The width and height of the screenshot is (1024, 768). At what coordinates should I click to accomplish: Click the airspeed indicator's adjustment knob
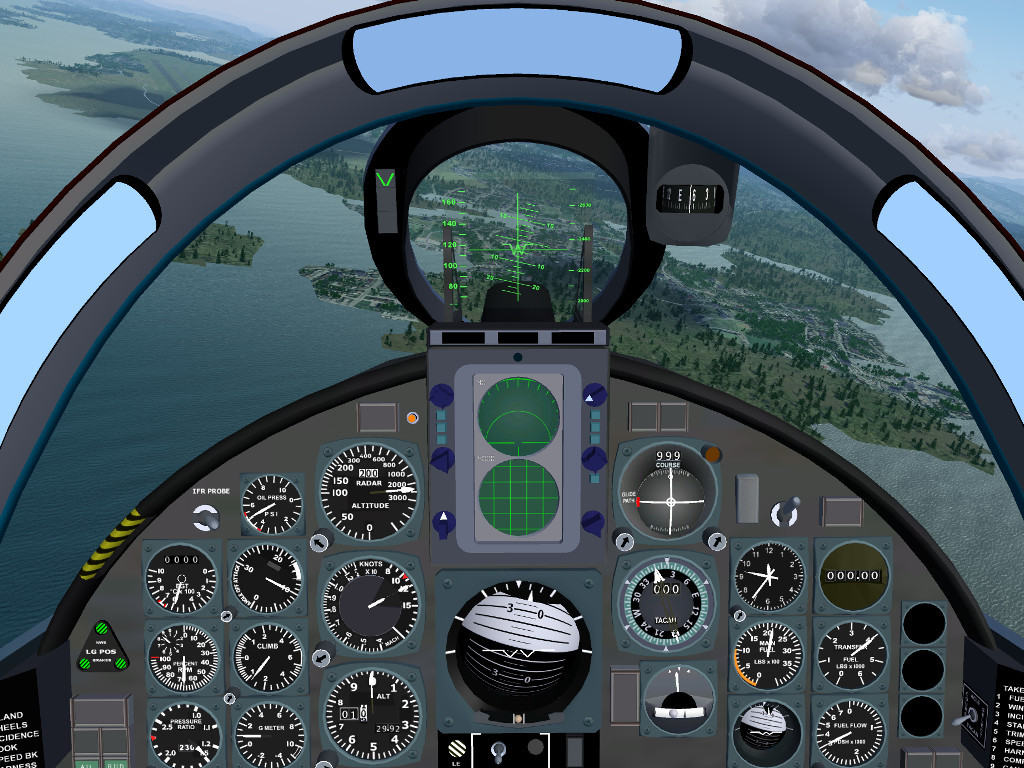pyautogui.click(x=319, y=658)
